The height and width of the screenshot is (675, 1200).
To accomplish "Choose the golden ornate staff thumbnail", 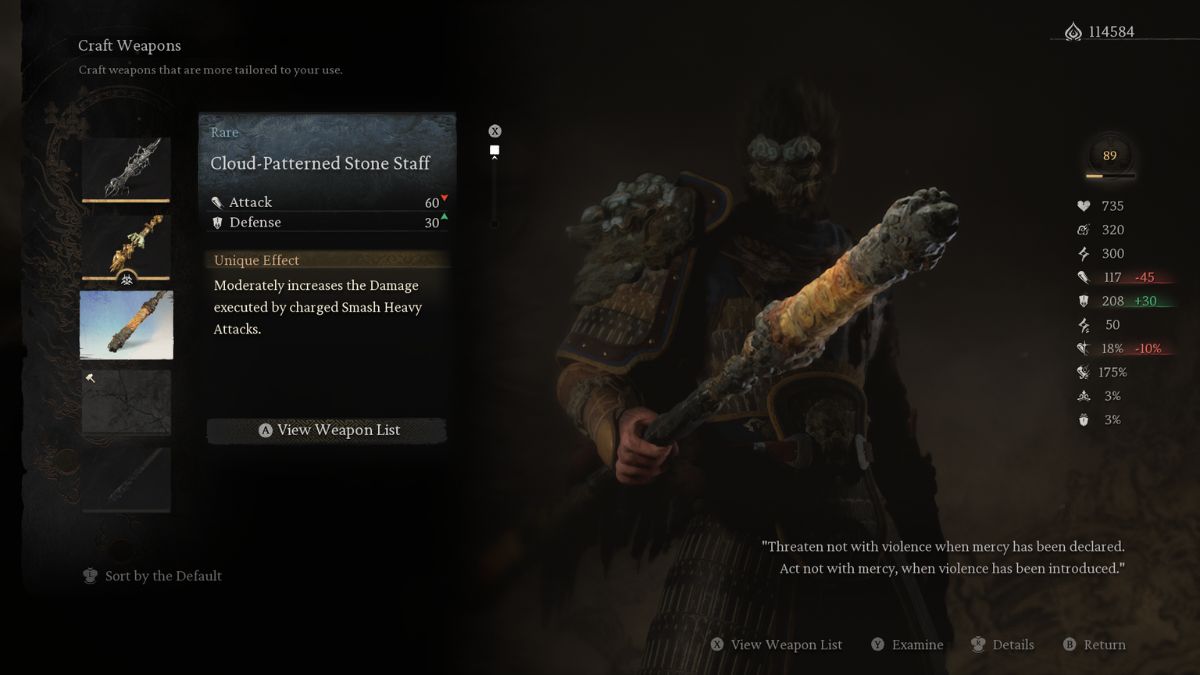I will coord(126,247).
